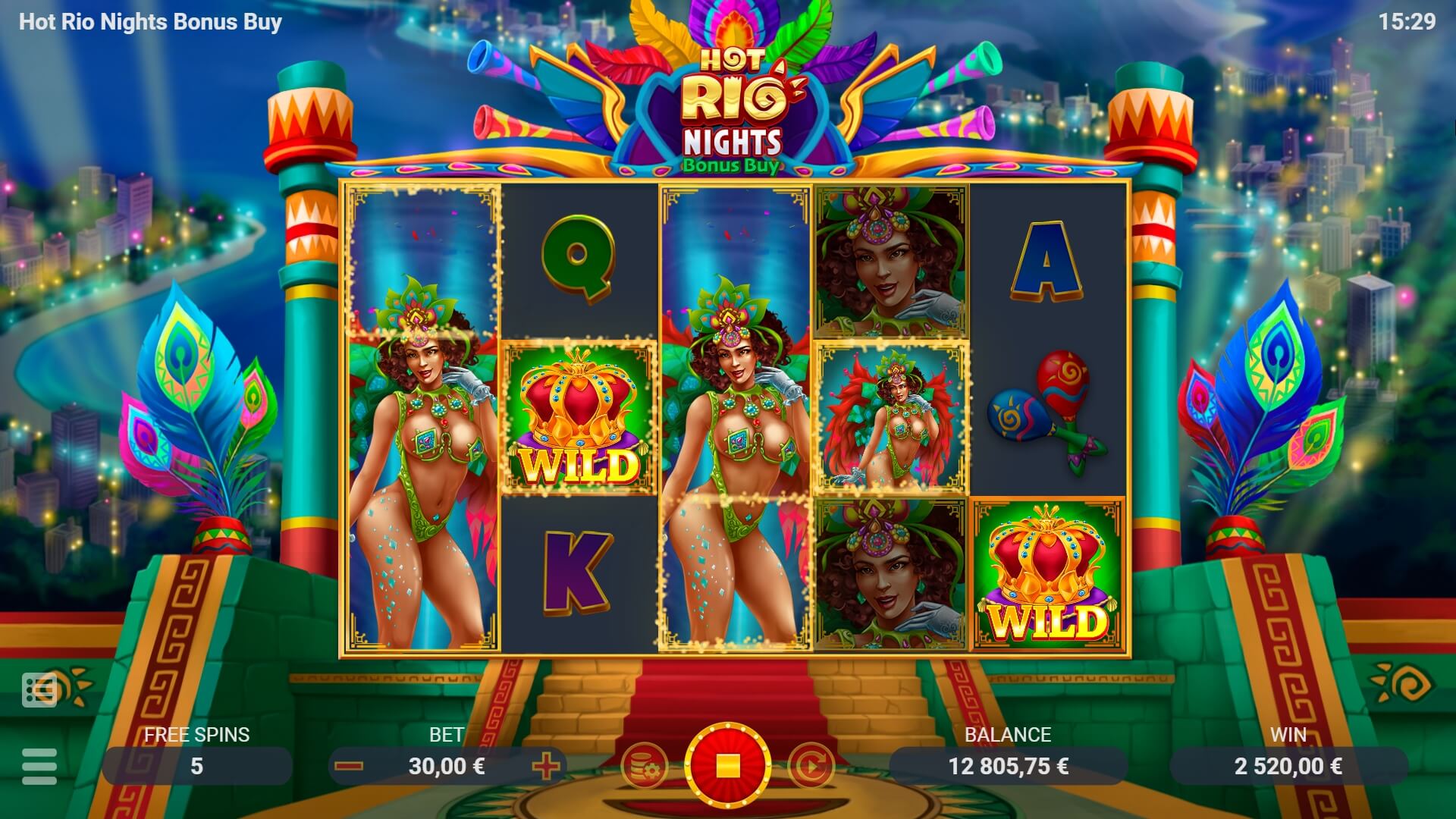Increase the bet using the plus icon
This screenshot has width=1456, height=819.
click(548, 766)
